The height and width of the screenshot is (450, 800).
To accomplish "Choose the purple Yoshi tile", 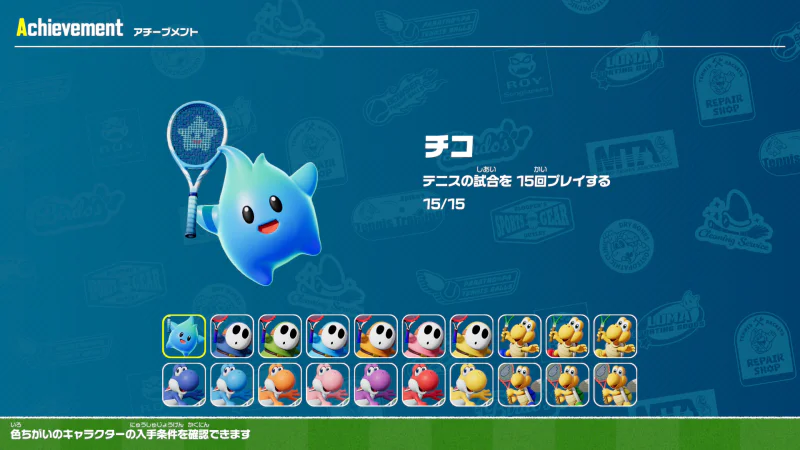I will 376,384.
